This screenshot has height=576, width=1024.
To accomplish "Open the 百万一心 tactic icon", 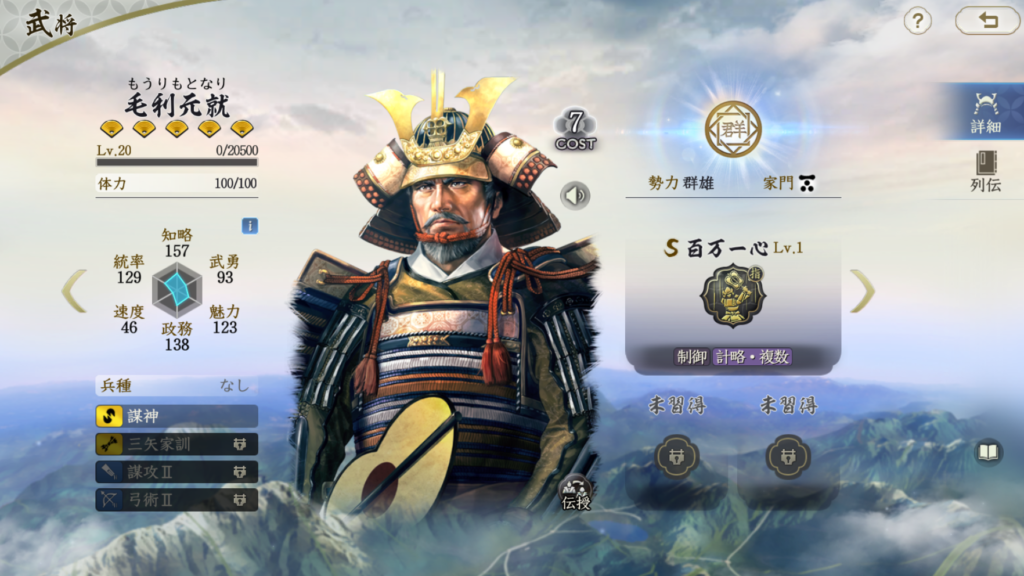I will (x=733, y=296).
